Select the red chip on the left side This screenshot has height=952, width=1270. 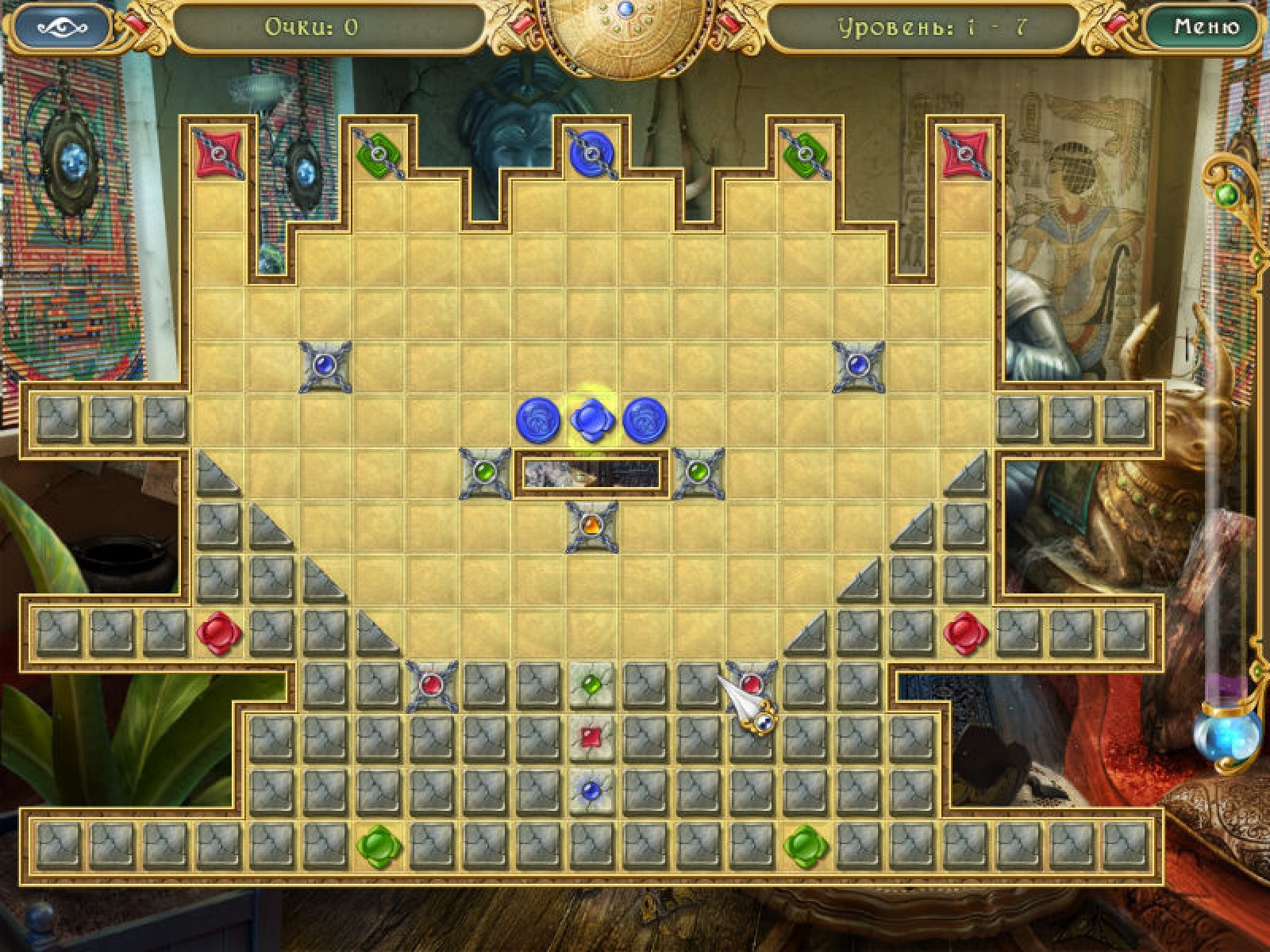[x=218, y=634]
